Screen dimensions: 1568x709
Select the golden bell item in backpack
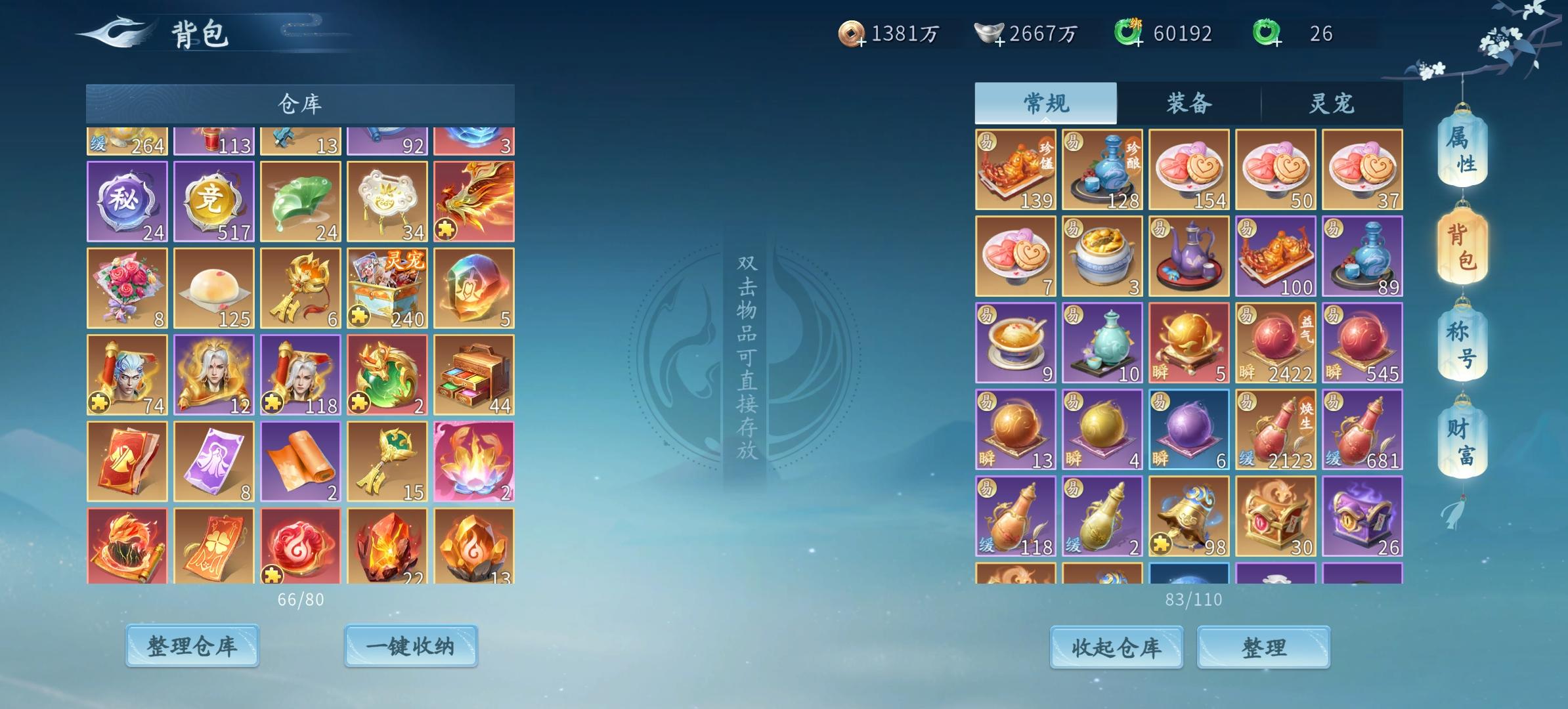tap(1189, 515)
